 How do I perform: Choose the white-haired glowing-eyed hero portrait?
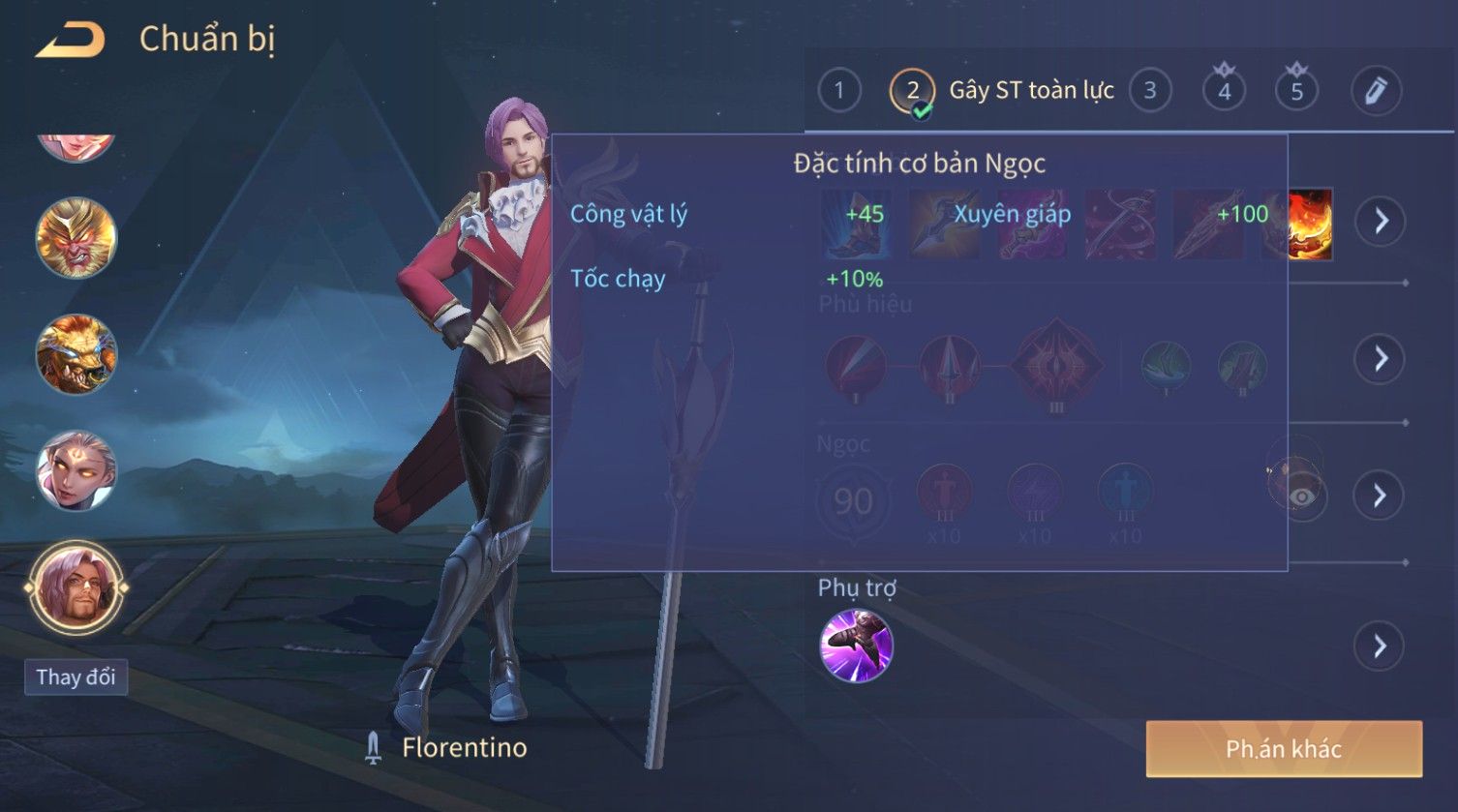click(x=76, y=471)
